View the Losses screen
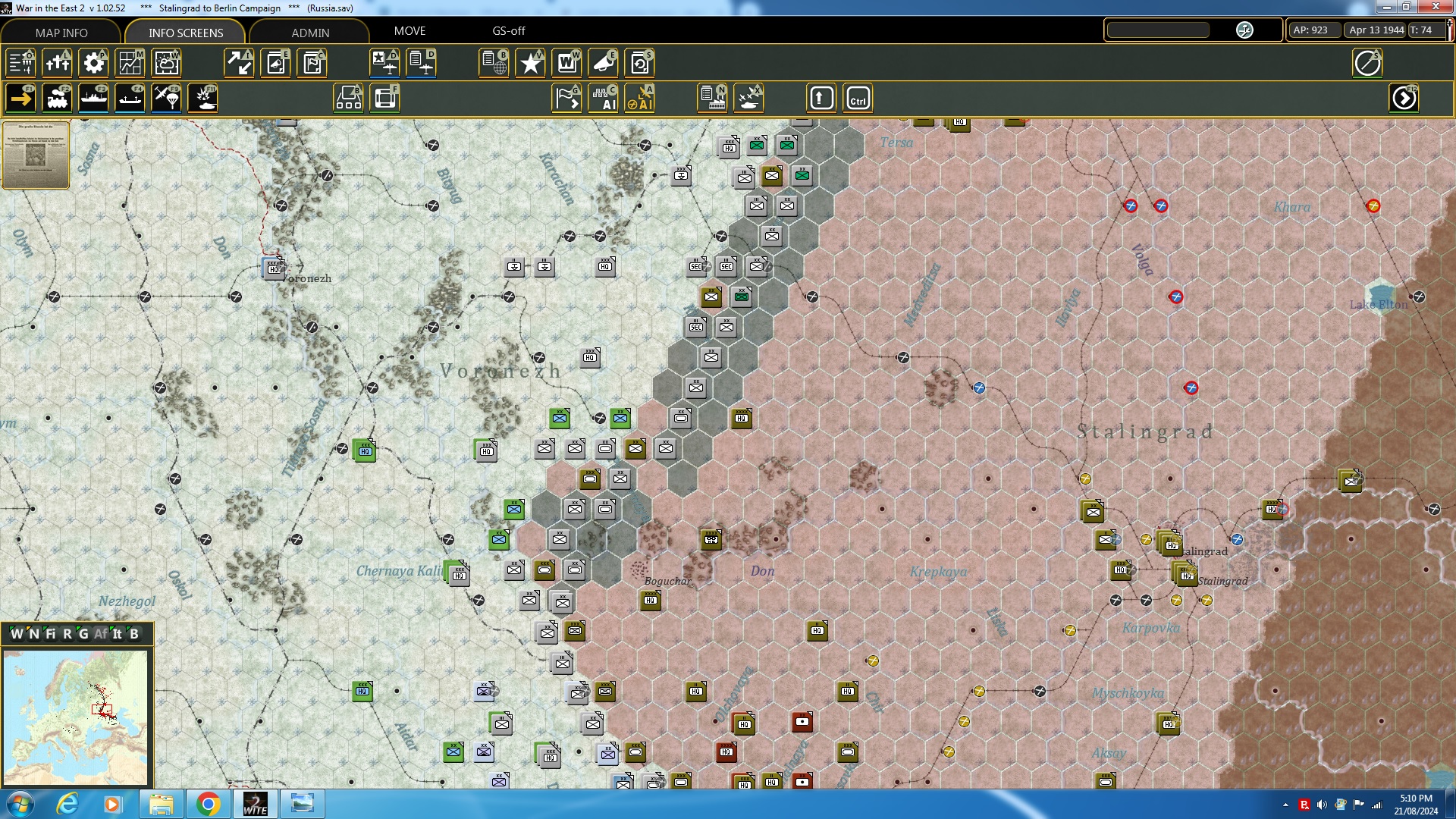Viewport: 1456px width, 819px height. pyautogui.click(x=58, y=63)
